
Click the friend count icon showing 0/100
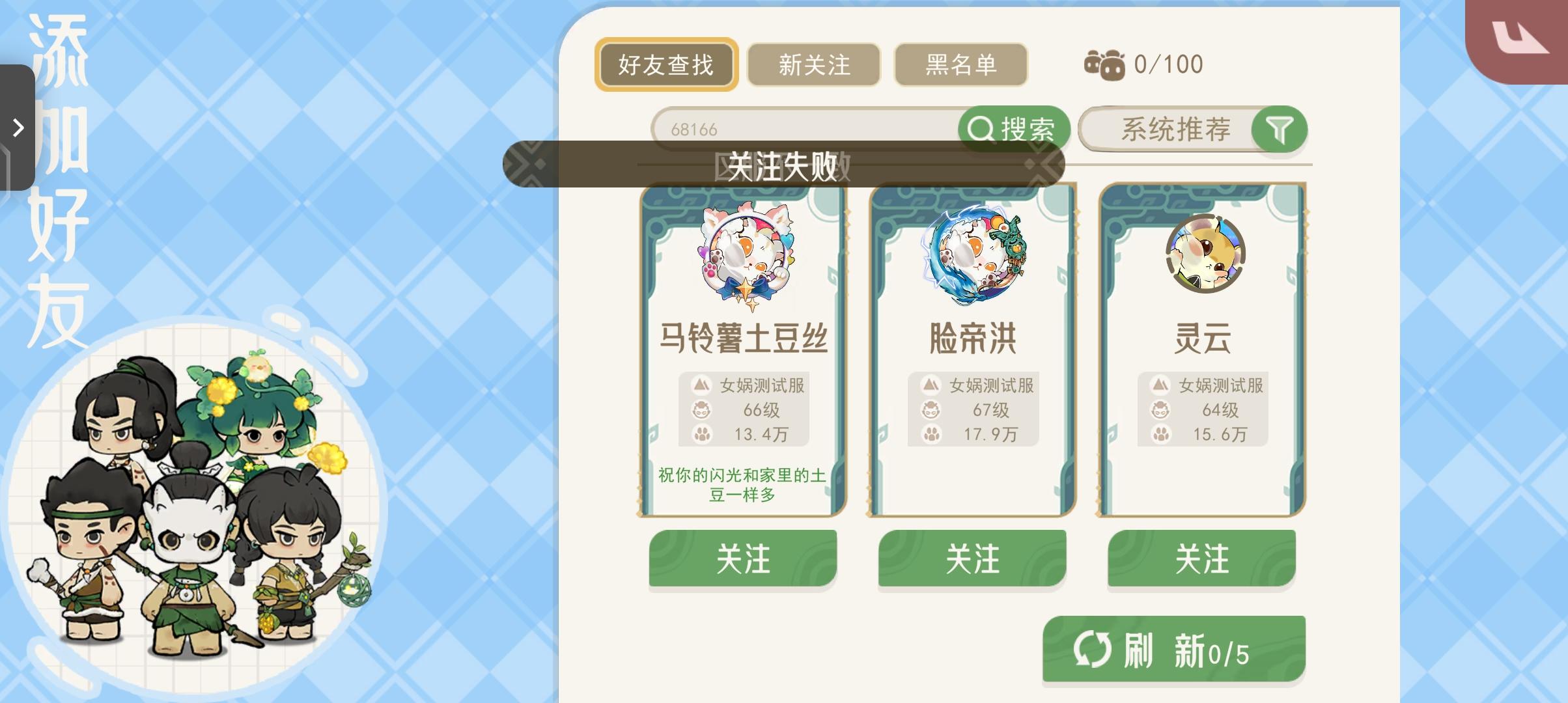1106,63
